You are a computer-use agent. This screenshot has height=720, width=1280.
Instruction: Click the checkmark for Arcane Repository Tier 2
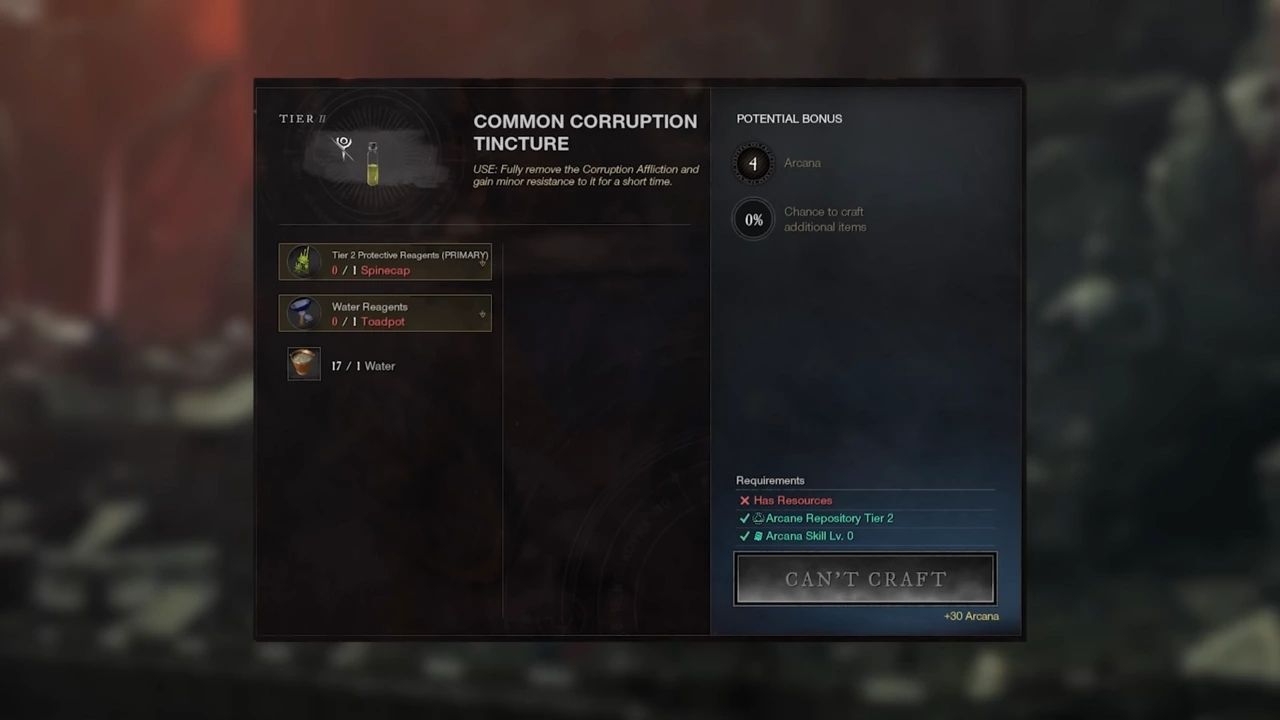tap(745, 518)
